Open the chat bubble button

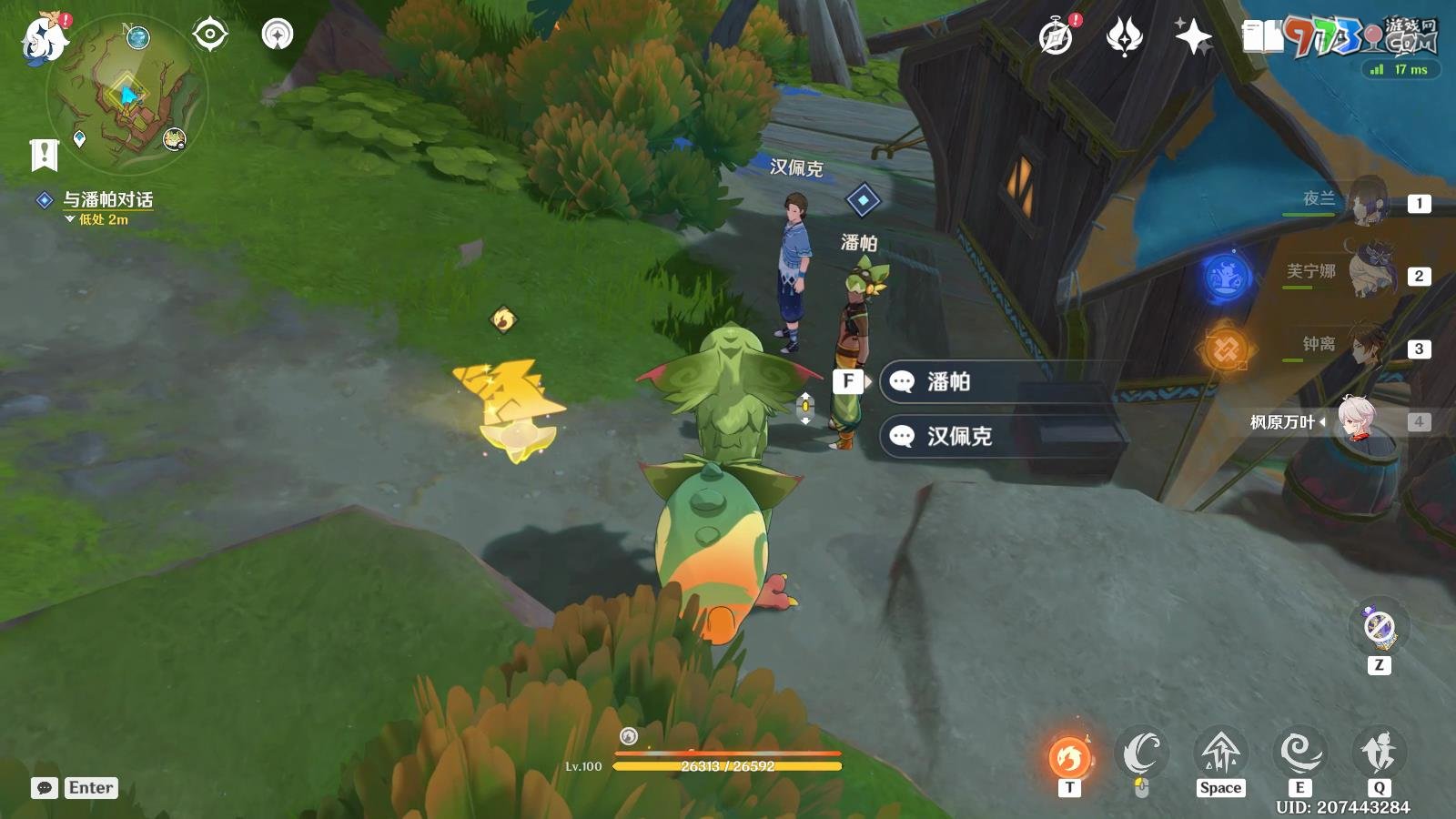coord(45,788)
